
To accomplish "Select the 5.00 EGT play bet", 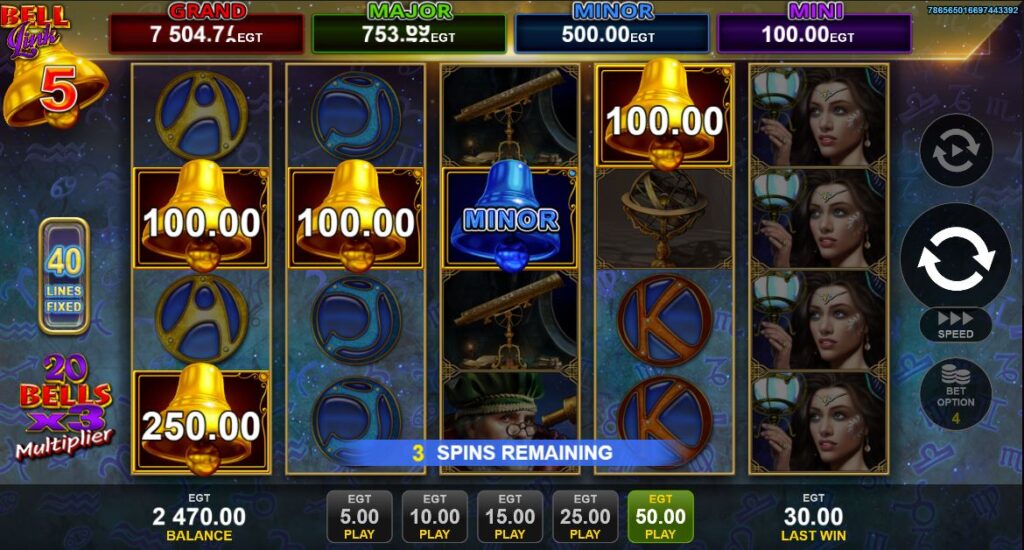I will point(359,517).
